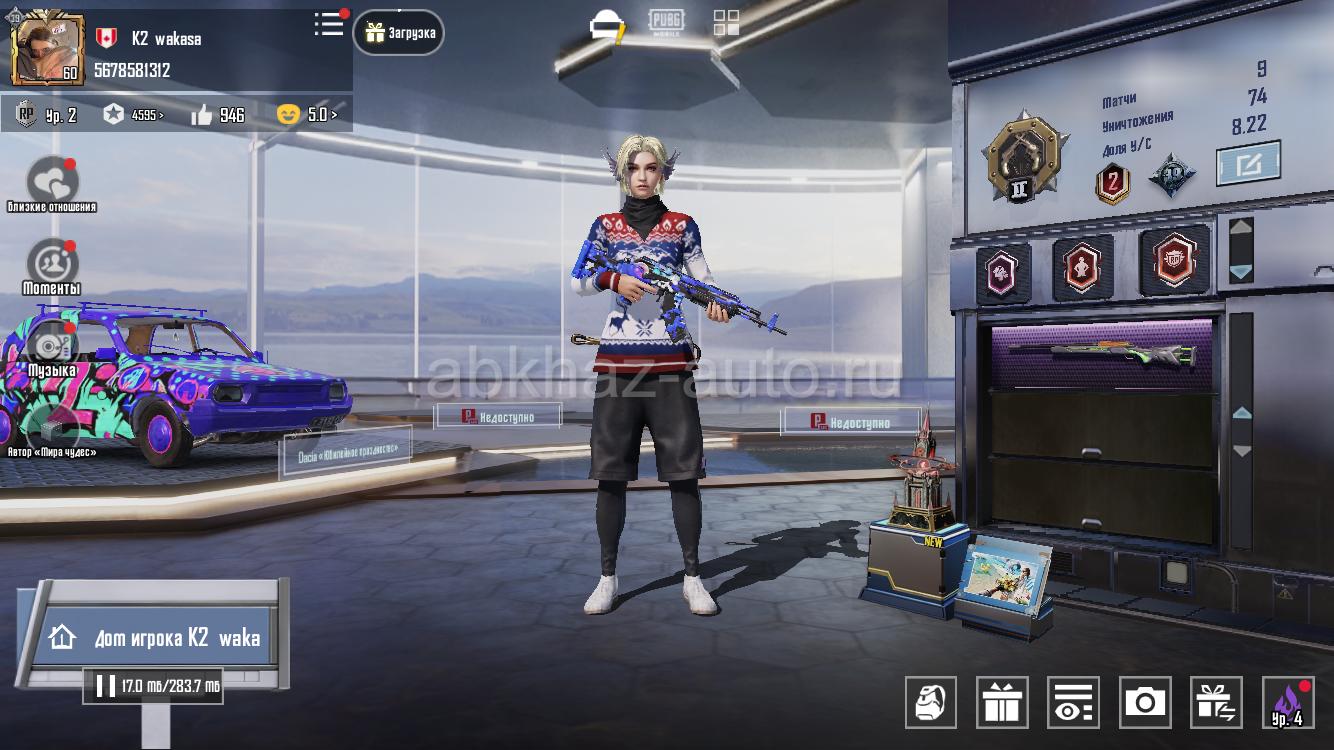This screenshot has width=1334, height=750.
Task: Open Близкие отношения heart icon
Action: point(52,182)
